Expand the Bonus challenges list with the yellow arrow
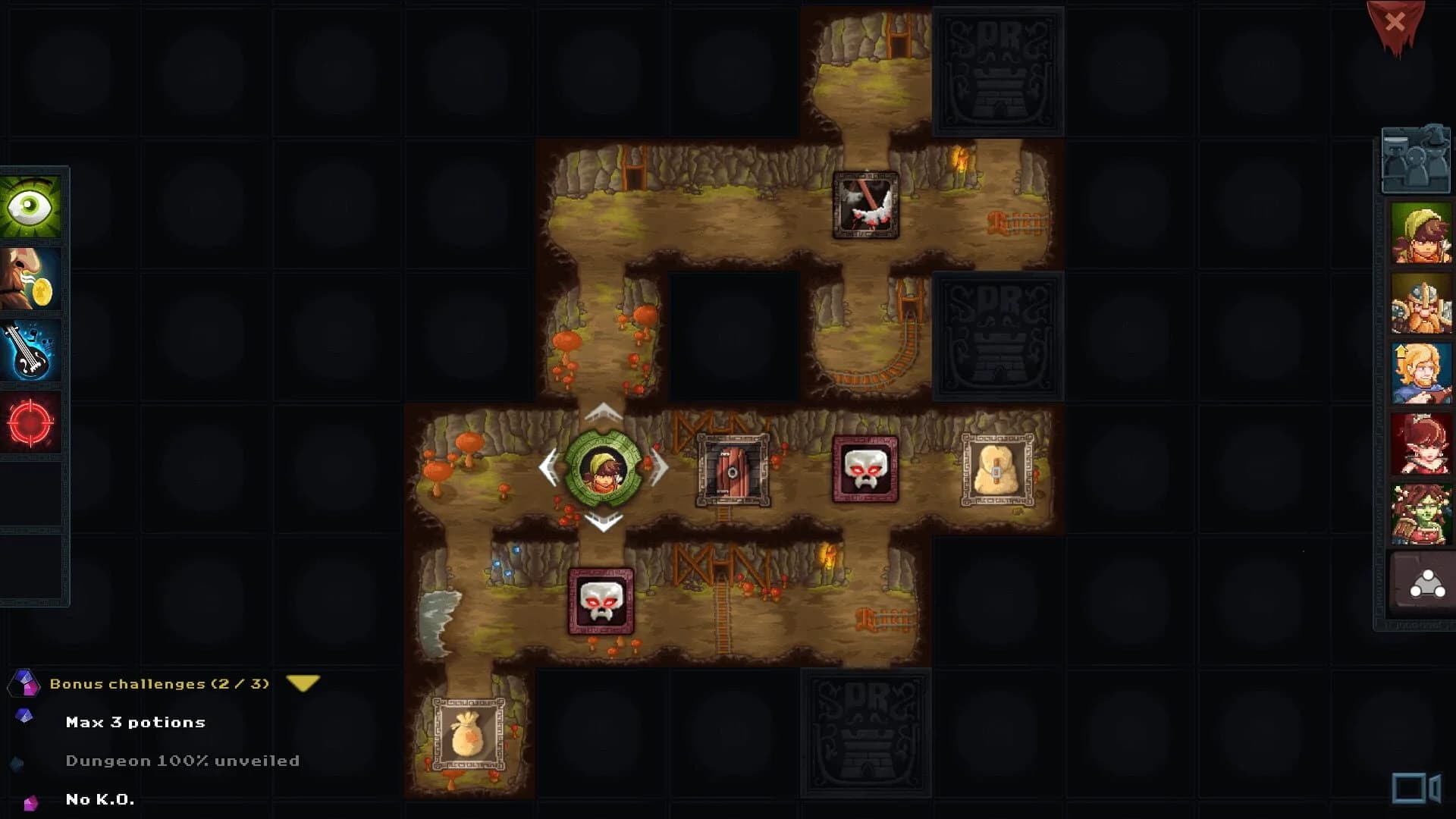 click(303, 682)
